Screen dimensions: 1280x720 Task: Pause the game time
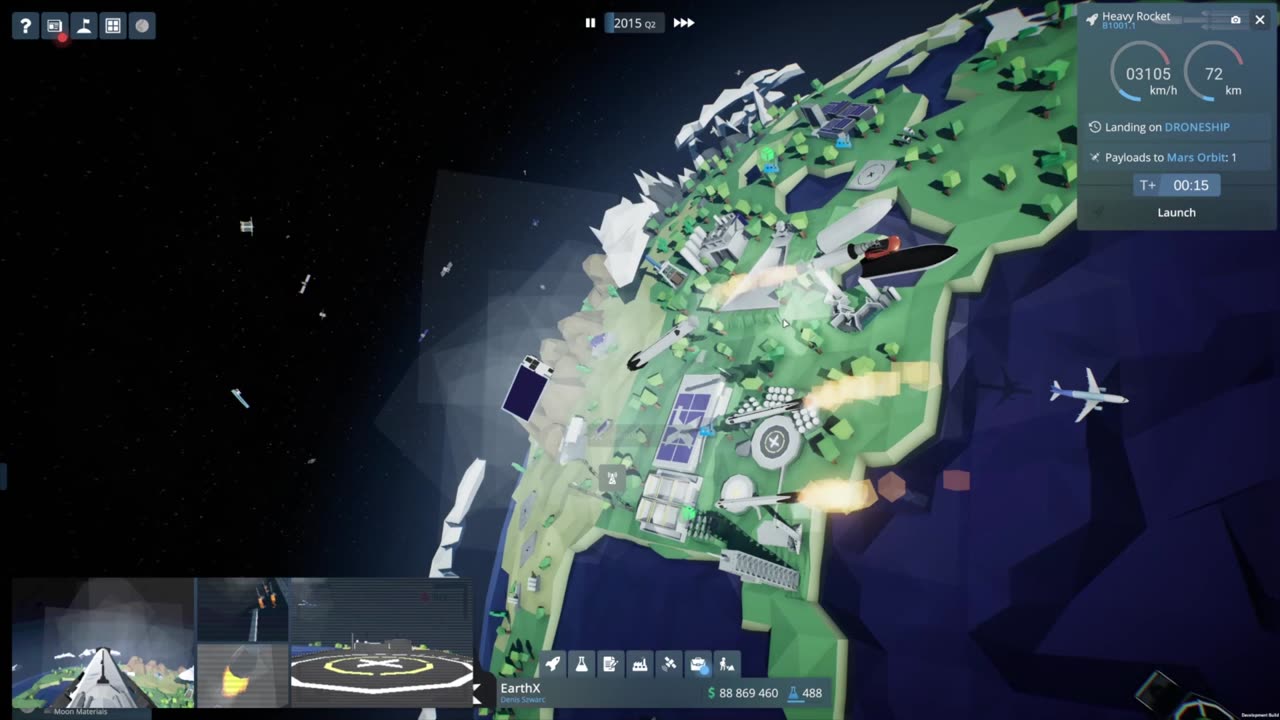click(590, 23)
